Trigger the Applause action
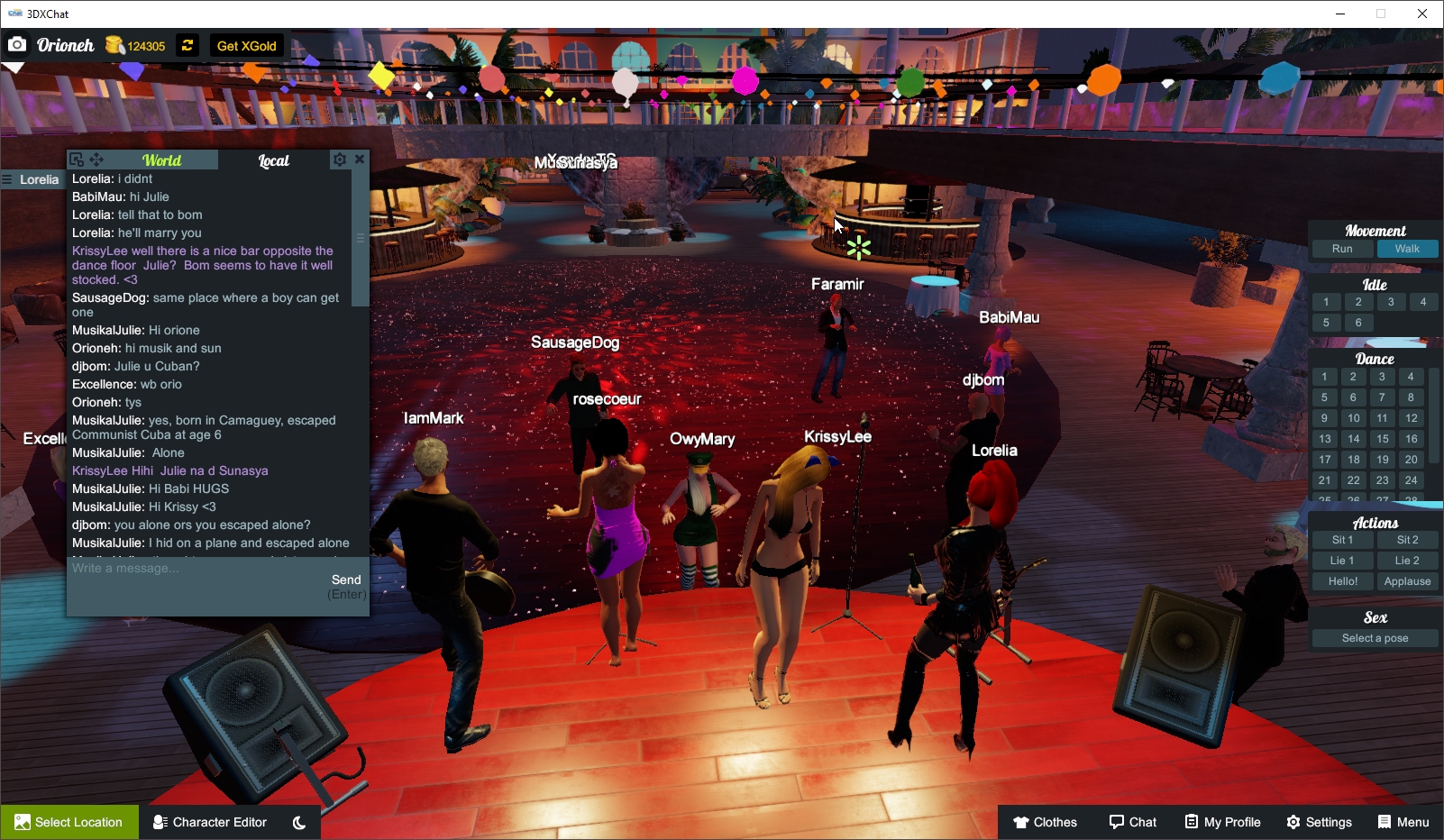 click(x=1407, y=581)
